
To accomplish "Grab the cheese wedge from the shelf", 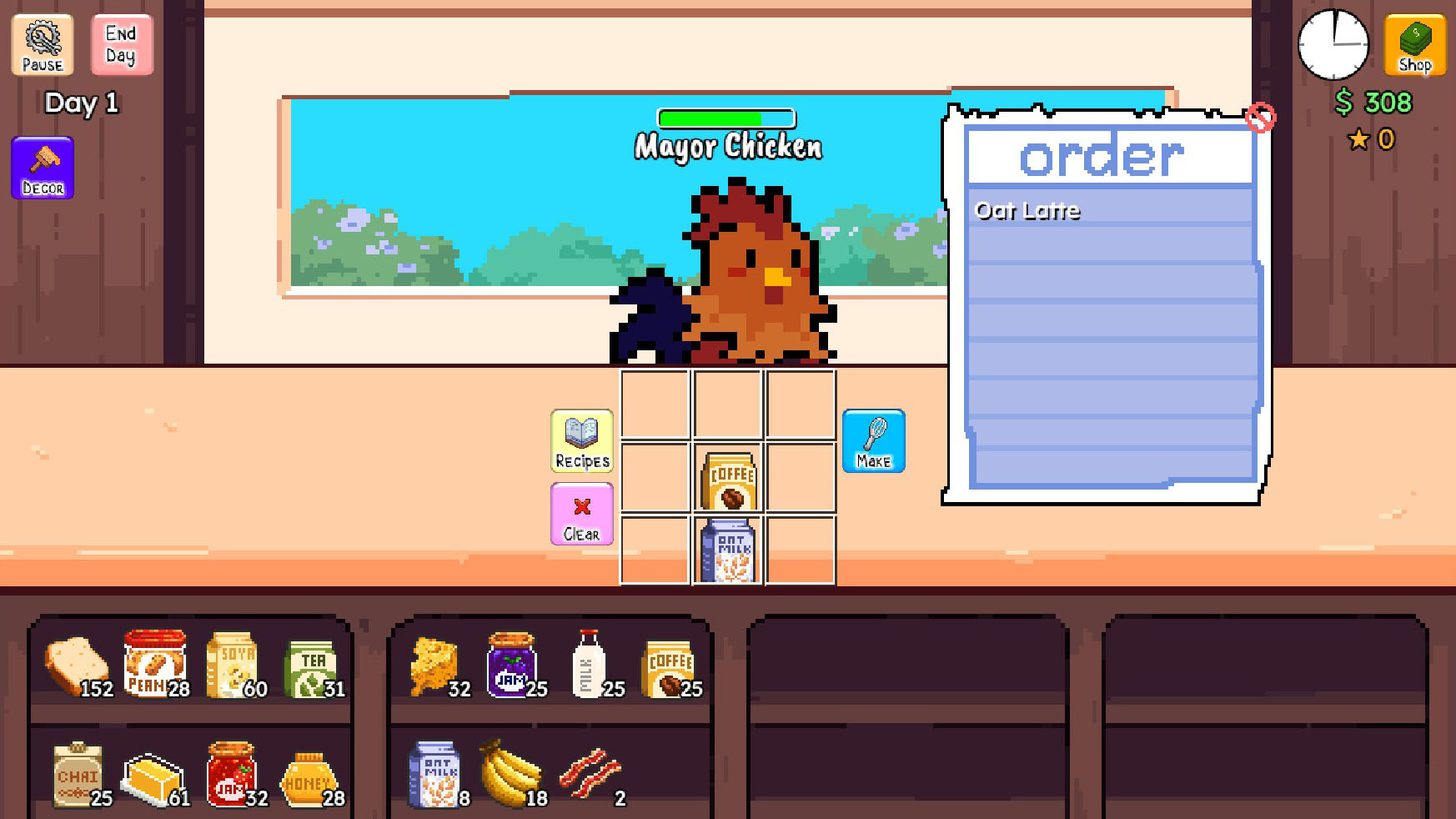I will 434,666.
